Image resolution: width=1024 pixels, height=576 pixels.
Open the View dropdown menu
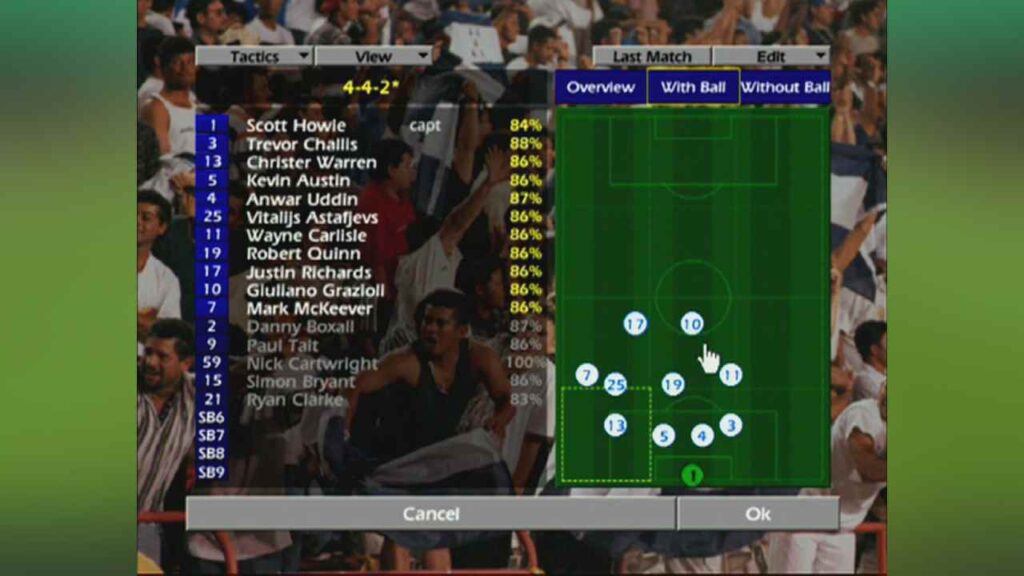coord(373,56)
